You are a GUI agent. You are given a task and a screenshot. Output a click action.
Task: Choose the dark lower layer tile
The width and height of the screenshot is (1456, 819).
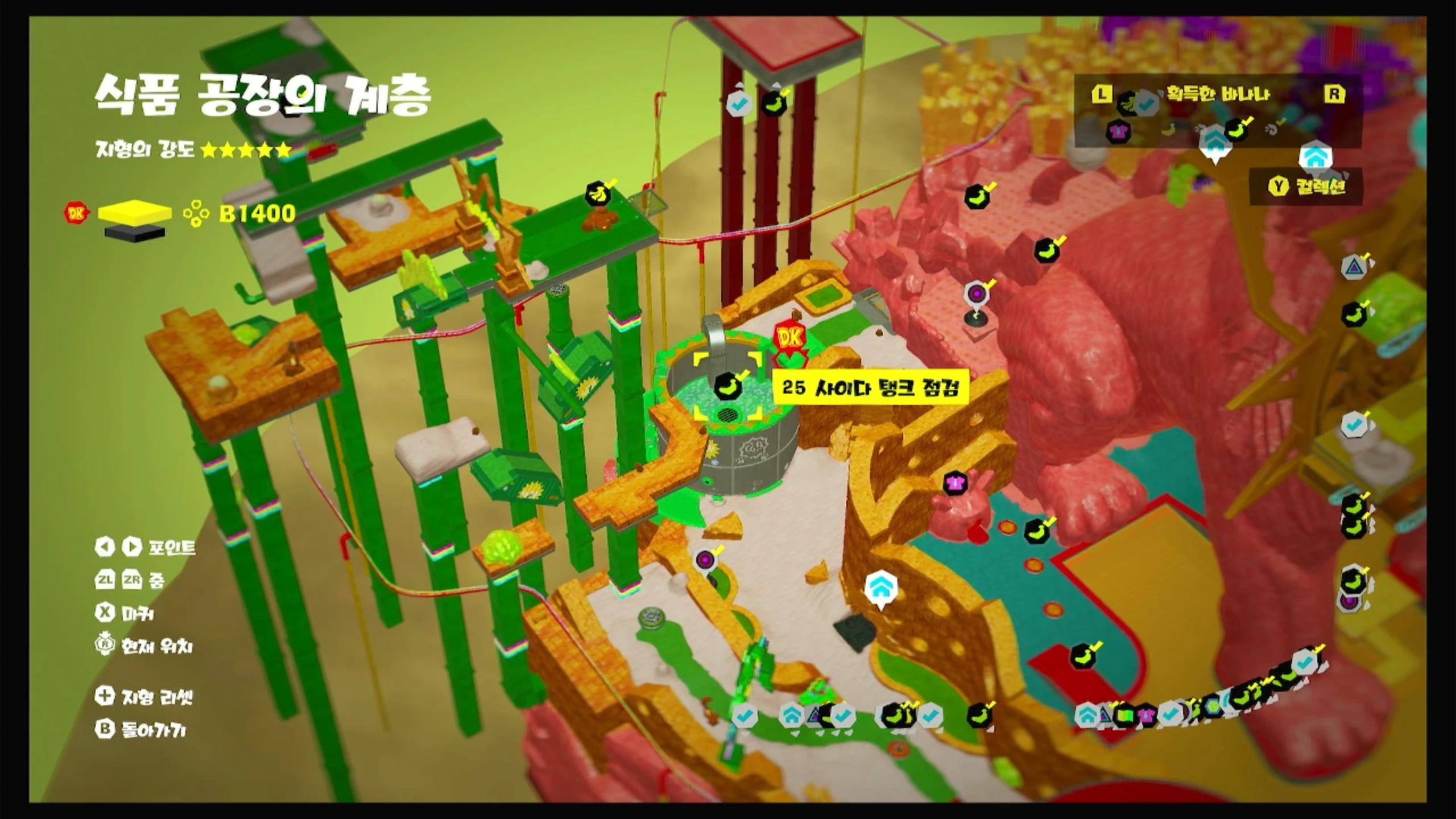point(135,233)
